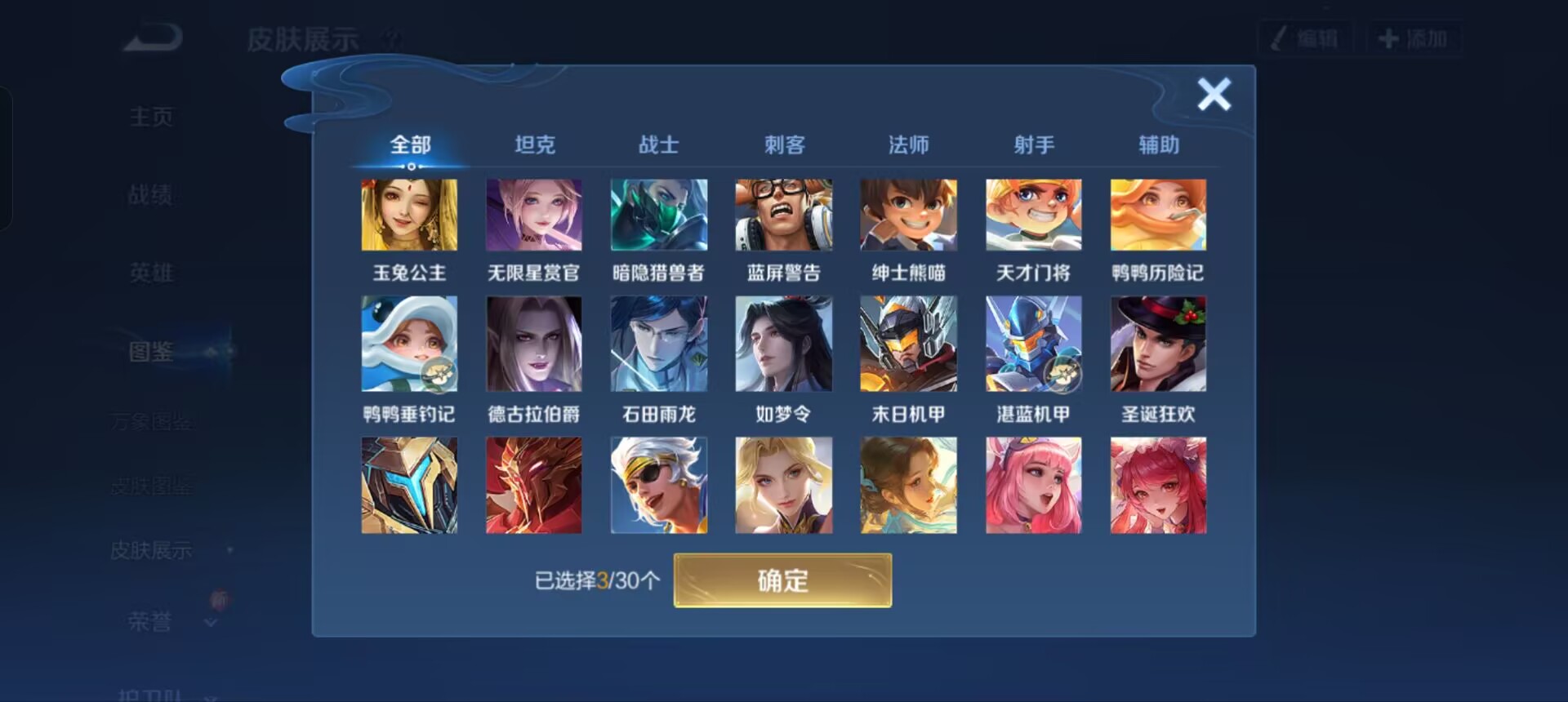Select the 射手 category tab
This screenshot has height=702, width=1568.
click(x=1034, y=144)
